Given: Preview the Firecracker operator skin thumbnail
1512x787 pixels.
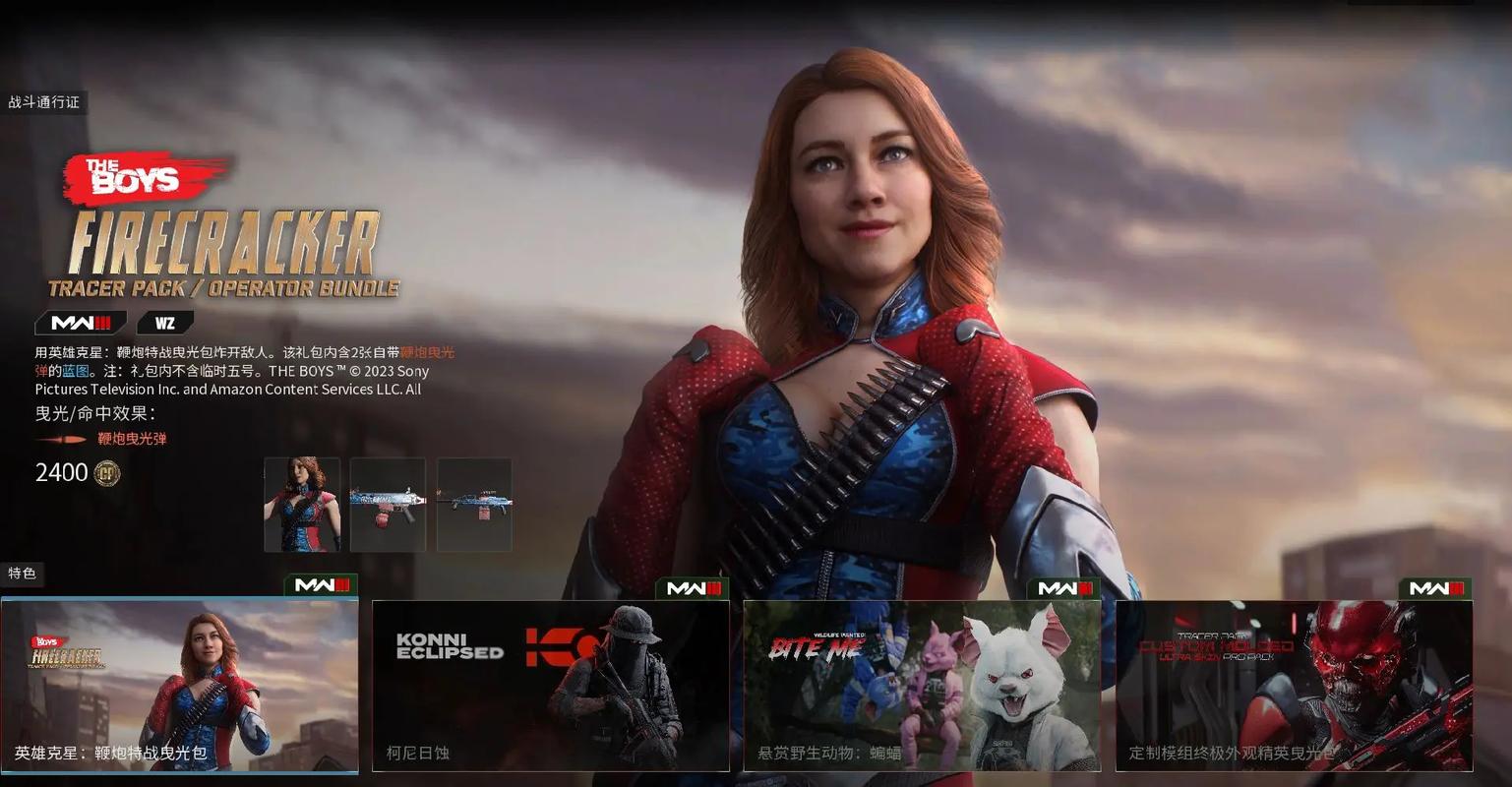Looking at the screenshot, I should point(302,504).
